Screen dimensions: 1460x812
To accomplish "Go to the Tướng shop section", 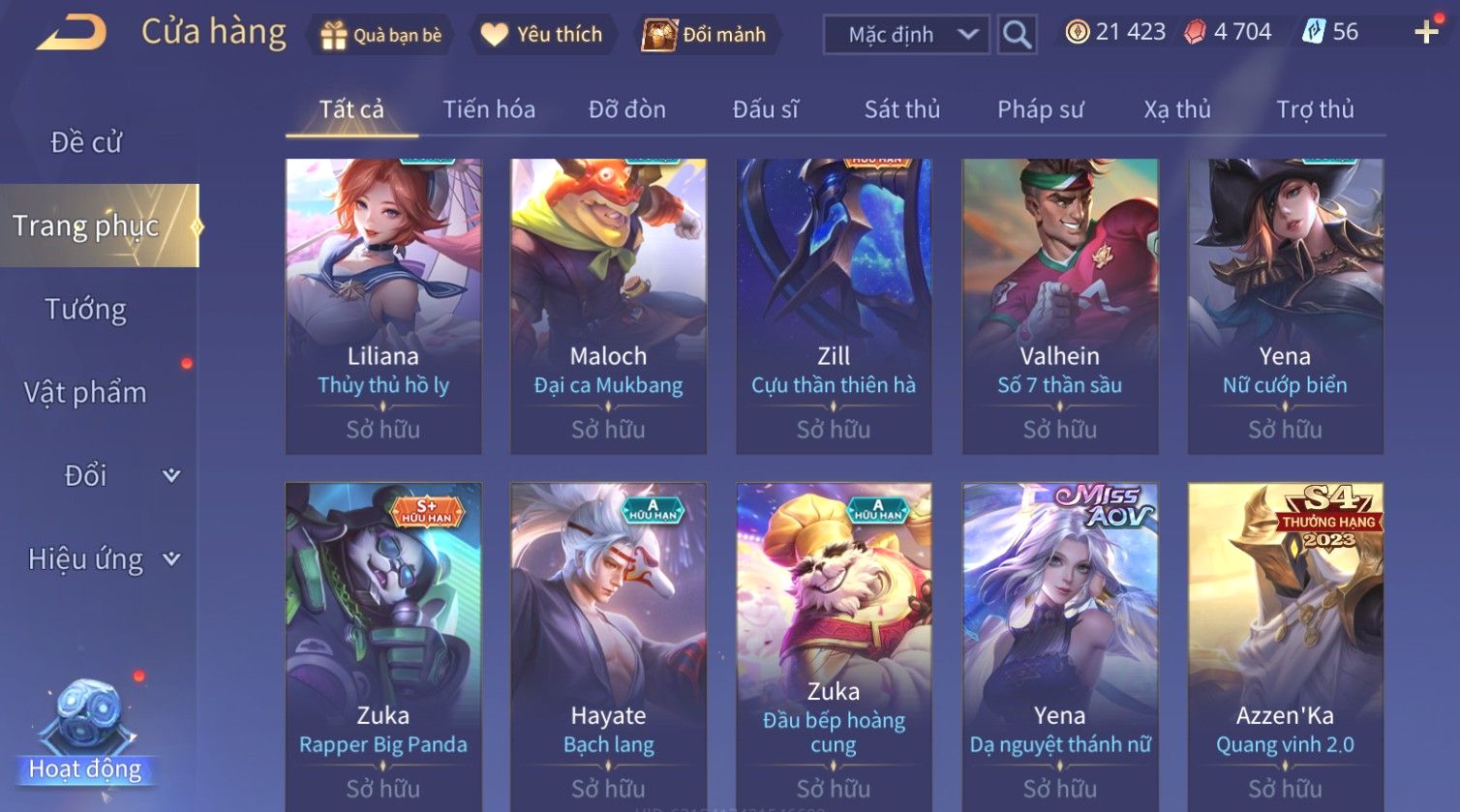I will (x=86, y=310).
